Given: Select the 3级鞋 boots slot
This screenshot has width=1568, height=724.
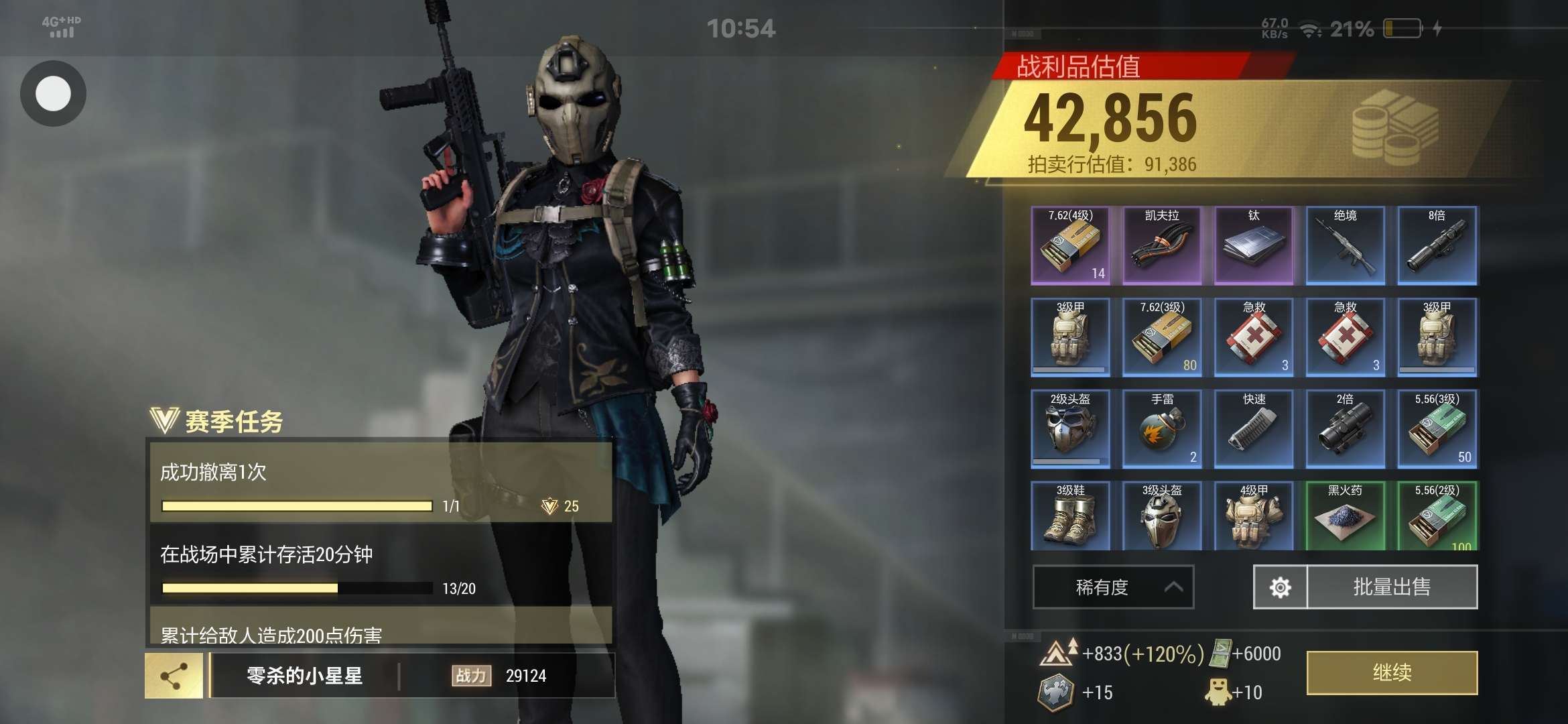Looking at the screenshot, I should (1070, 516).
